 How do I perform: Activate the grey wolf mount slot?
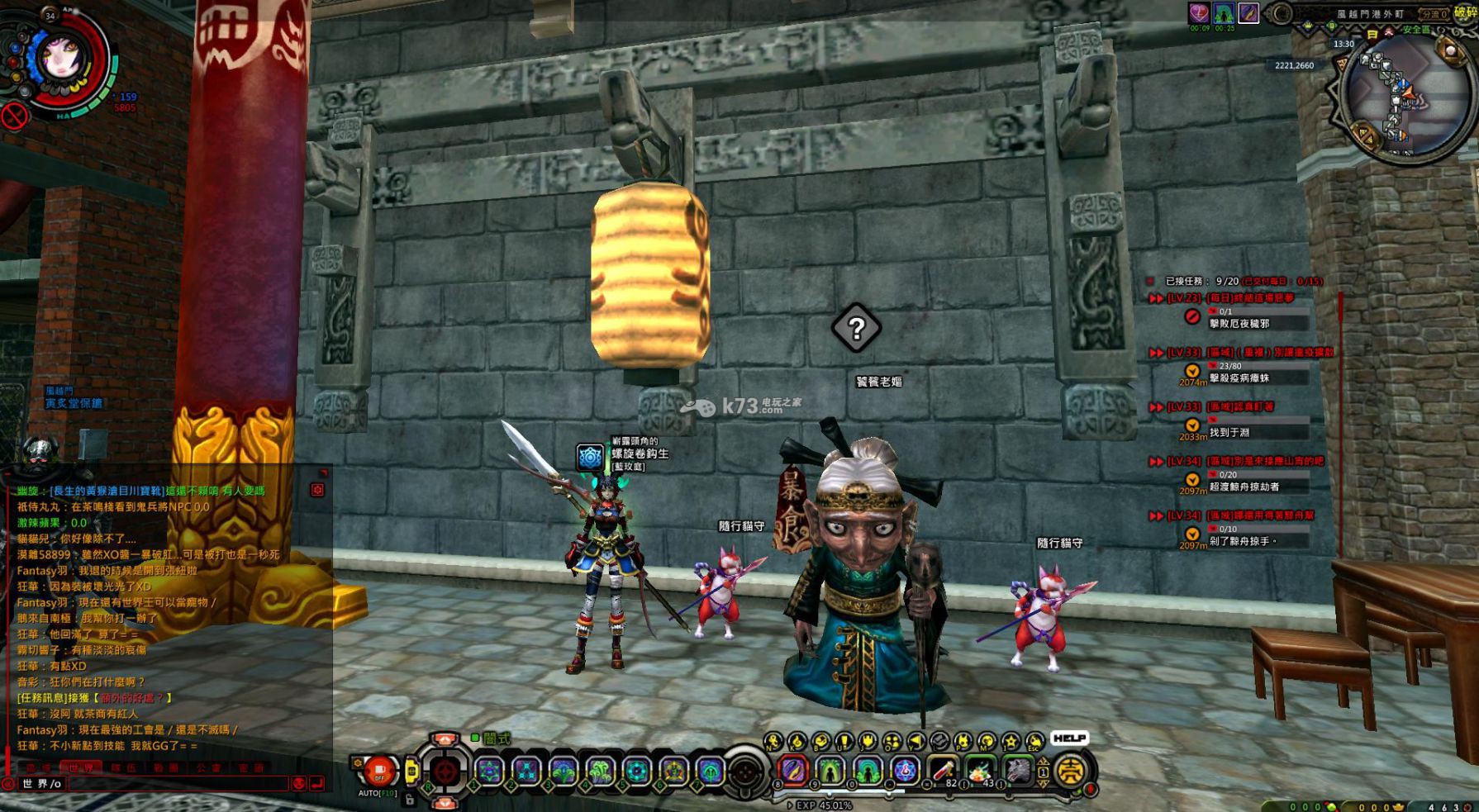point(1018,771)
